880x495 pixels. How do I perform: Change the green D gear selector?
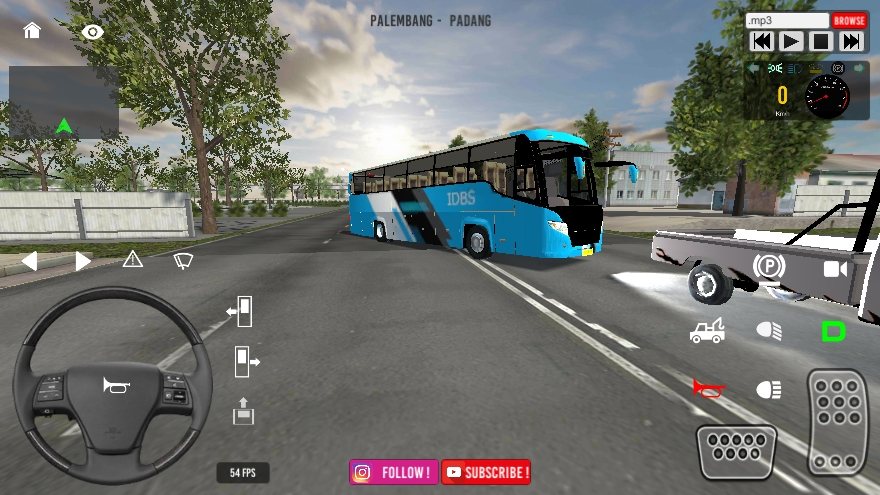[833, 331]
